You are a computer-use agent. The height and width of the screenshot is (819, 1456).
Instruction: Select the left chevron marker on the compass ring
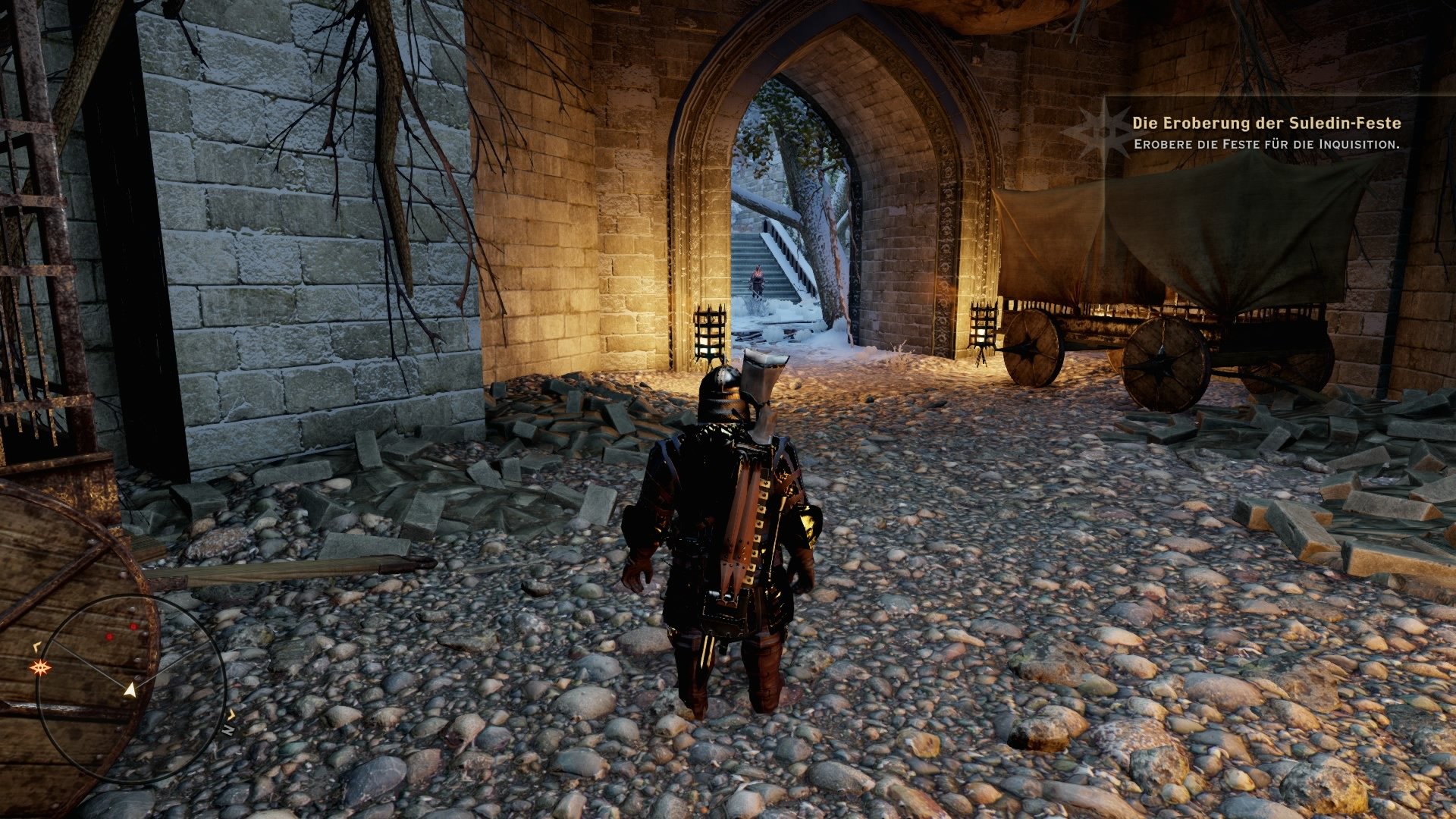(37, 646)
